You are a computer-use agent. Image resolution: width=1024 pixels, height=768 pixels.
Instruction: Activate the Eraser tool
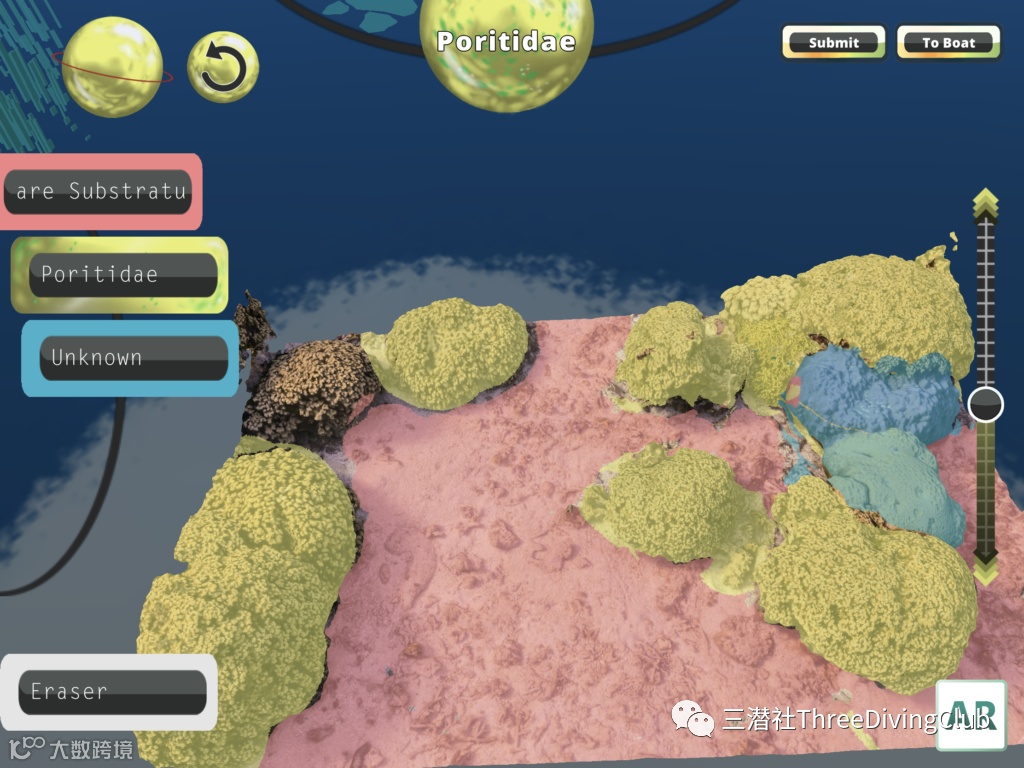coord(112,691)
